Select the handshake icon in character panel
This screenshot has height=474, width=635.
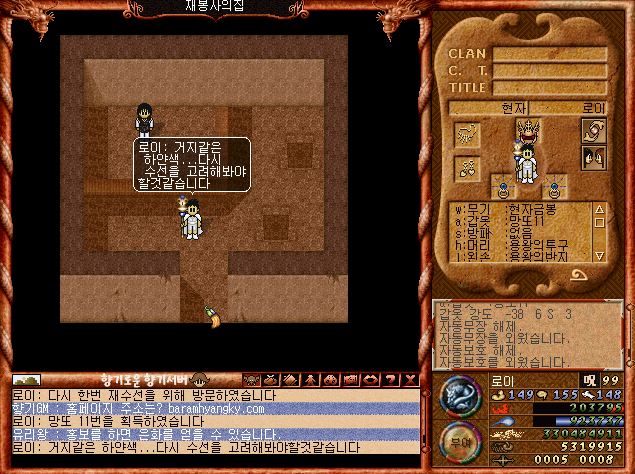pyautogui.click(x=595, y=130)
